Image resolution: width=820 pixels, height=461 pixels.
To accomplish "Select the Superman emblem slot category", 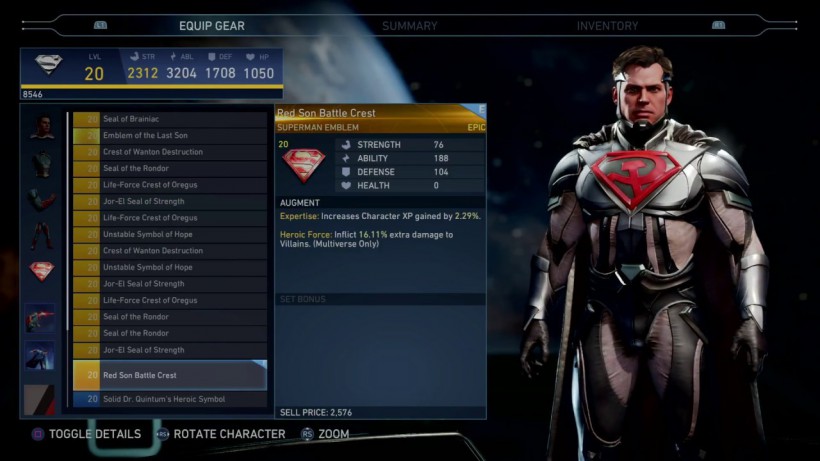I will point(41,271).
